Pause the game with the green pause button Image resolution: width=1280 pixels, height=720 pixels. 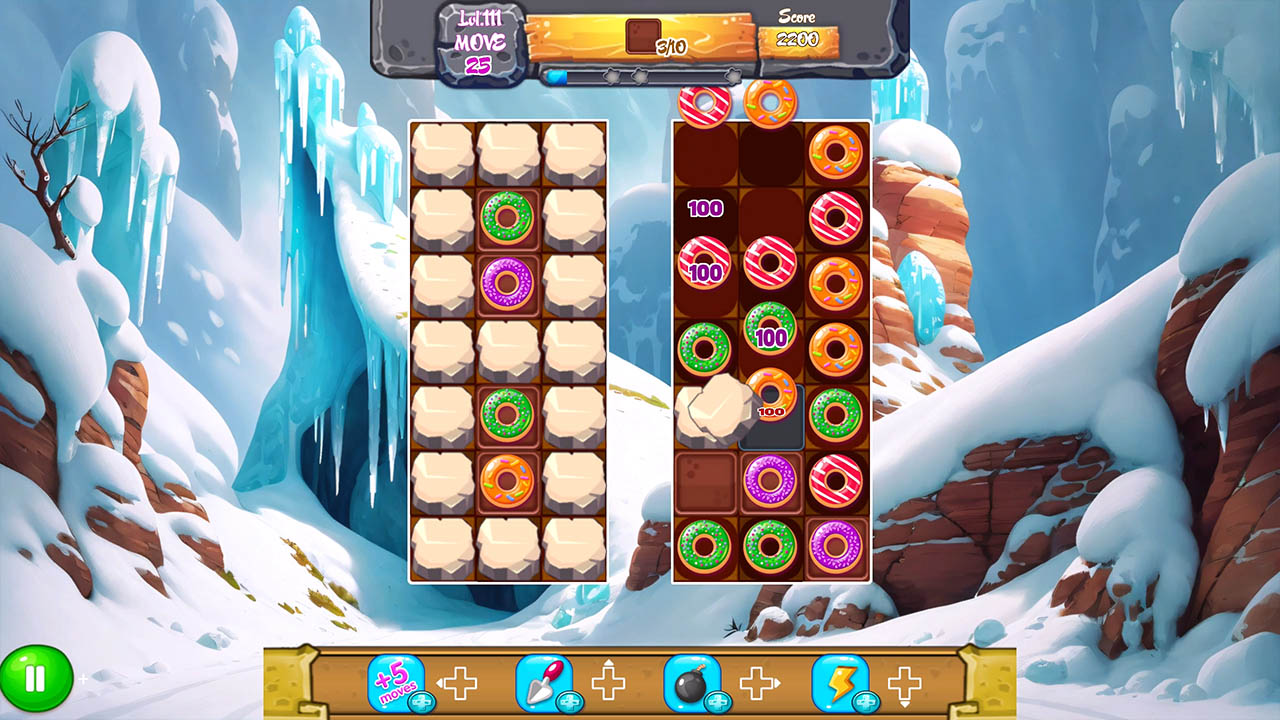click(37, 678)
